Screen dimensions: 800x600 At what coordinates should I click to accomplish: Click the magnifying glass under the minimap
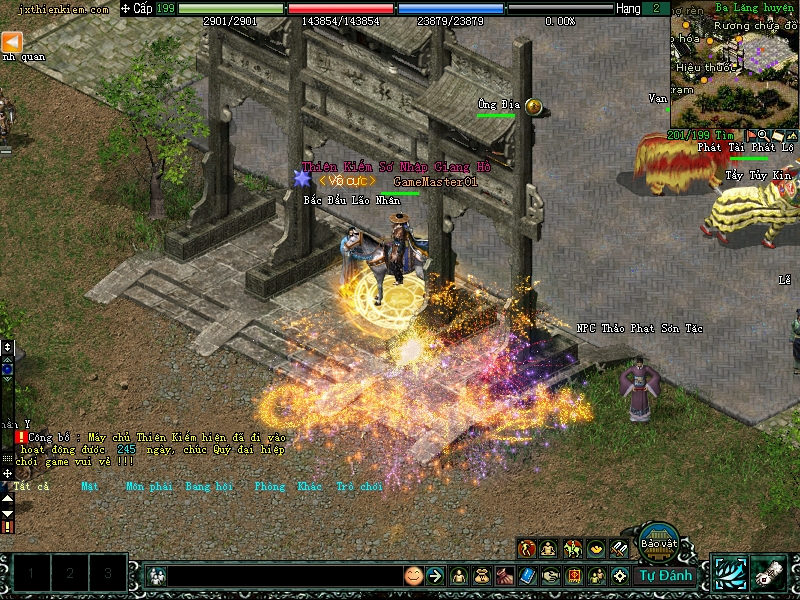763,135
